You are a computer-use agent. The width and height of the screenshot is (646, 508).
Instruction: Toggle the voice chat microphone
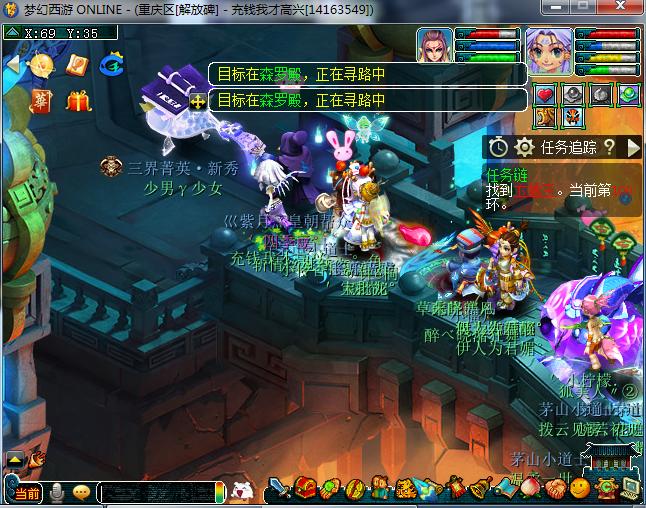(57, 492)
